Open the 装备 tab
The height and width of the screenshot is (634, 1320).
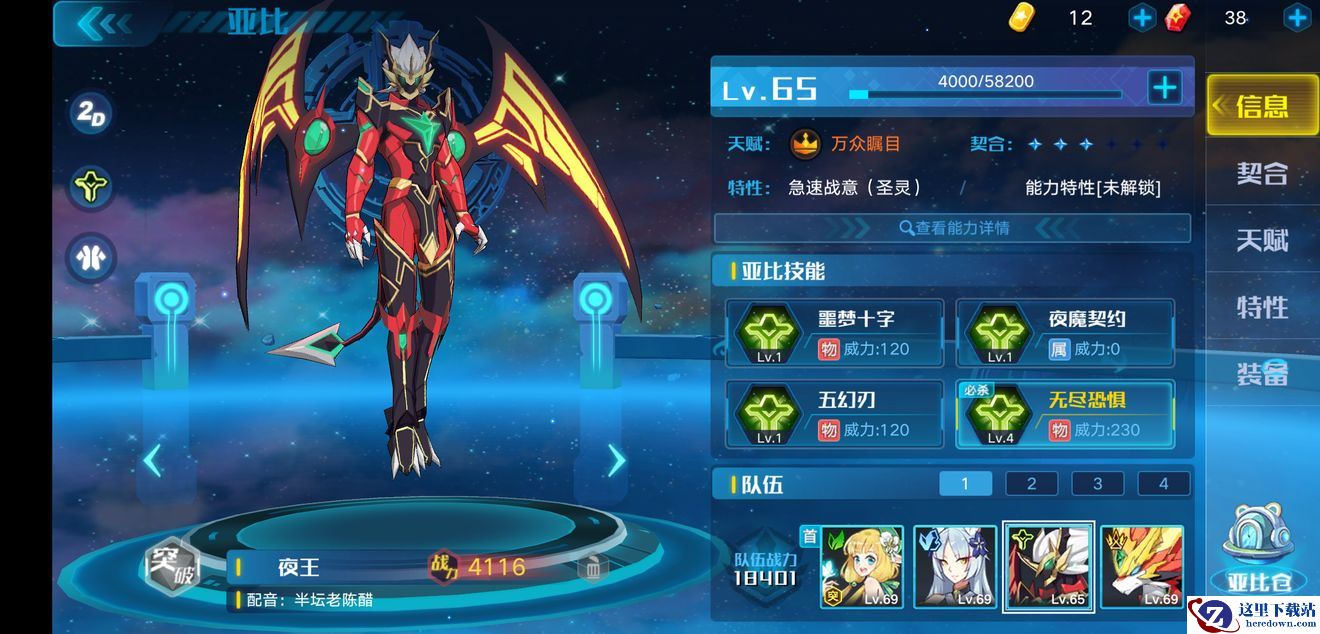(x=1261, y=374)
